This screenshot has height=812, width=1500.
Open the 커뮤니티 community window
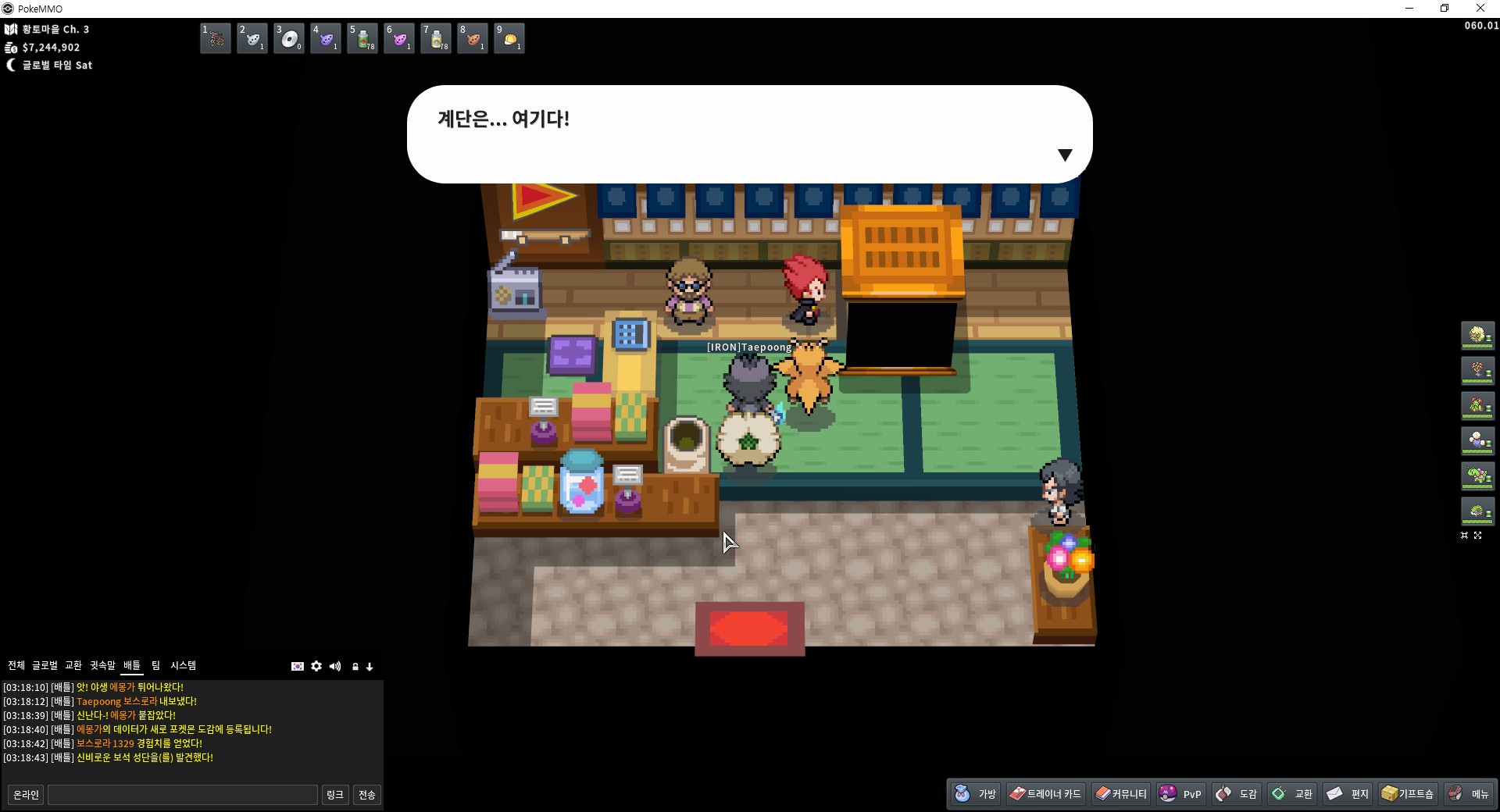click(x=1121, y=793)
